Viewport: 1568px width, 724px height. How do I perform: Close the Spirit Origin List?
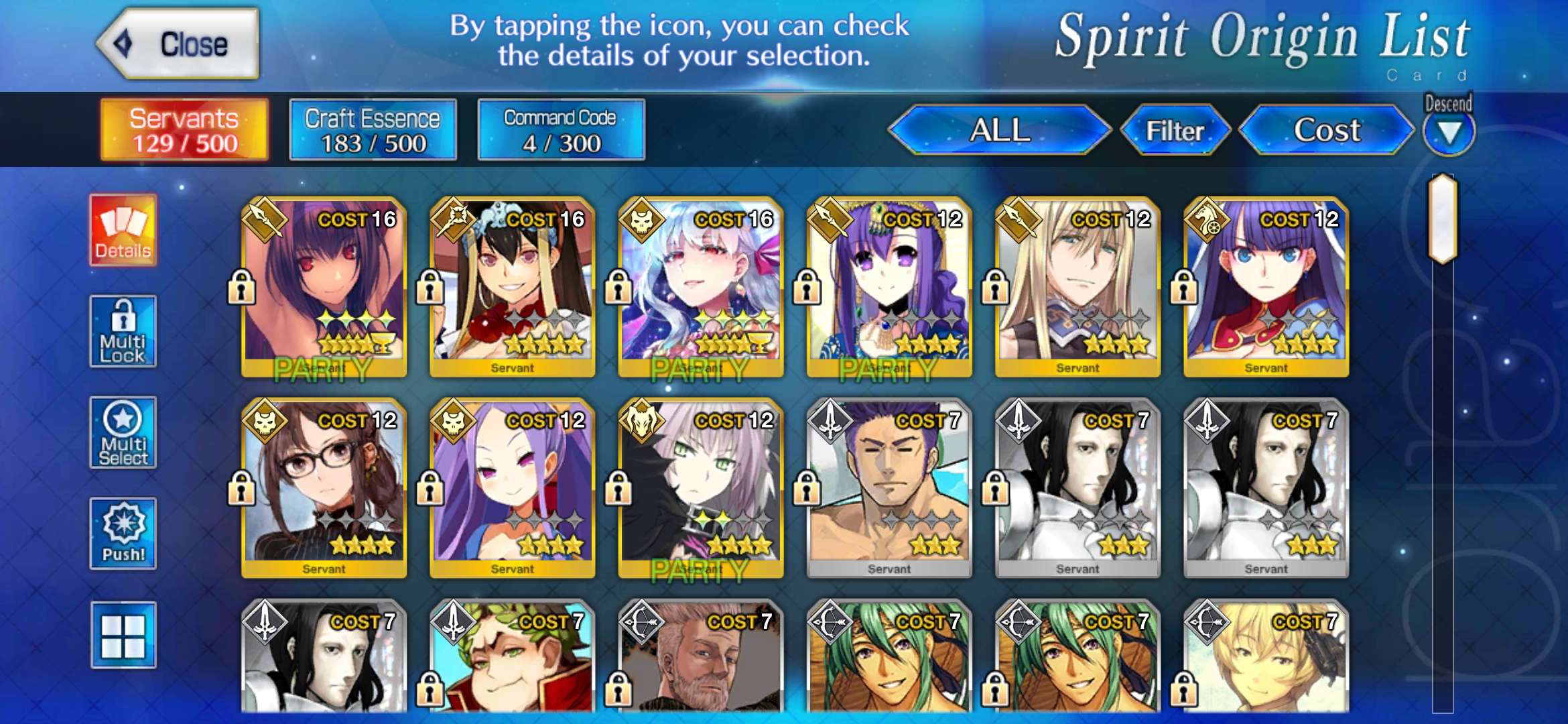click(178, 44)
